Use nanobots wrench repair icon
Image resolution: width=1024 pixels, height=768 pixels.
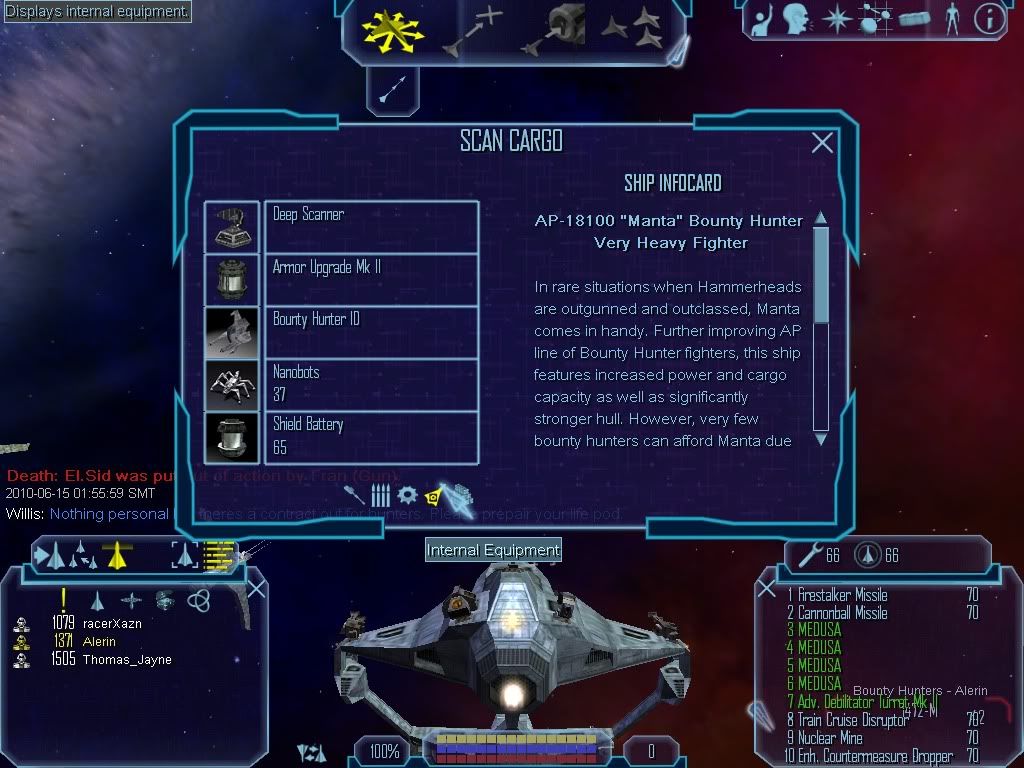click(x=806, y=555)
